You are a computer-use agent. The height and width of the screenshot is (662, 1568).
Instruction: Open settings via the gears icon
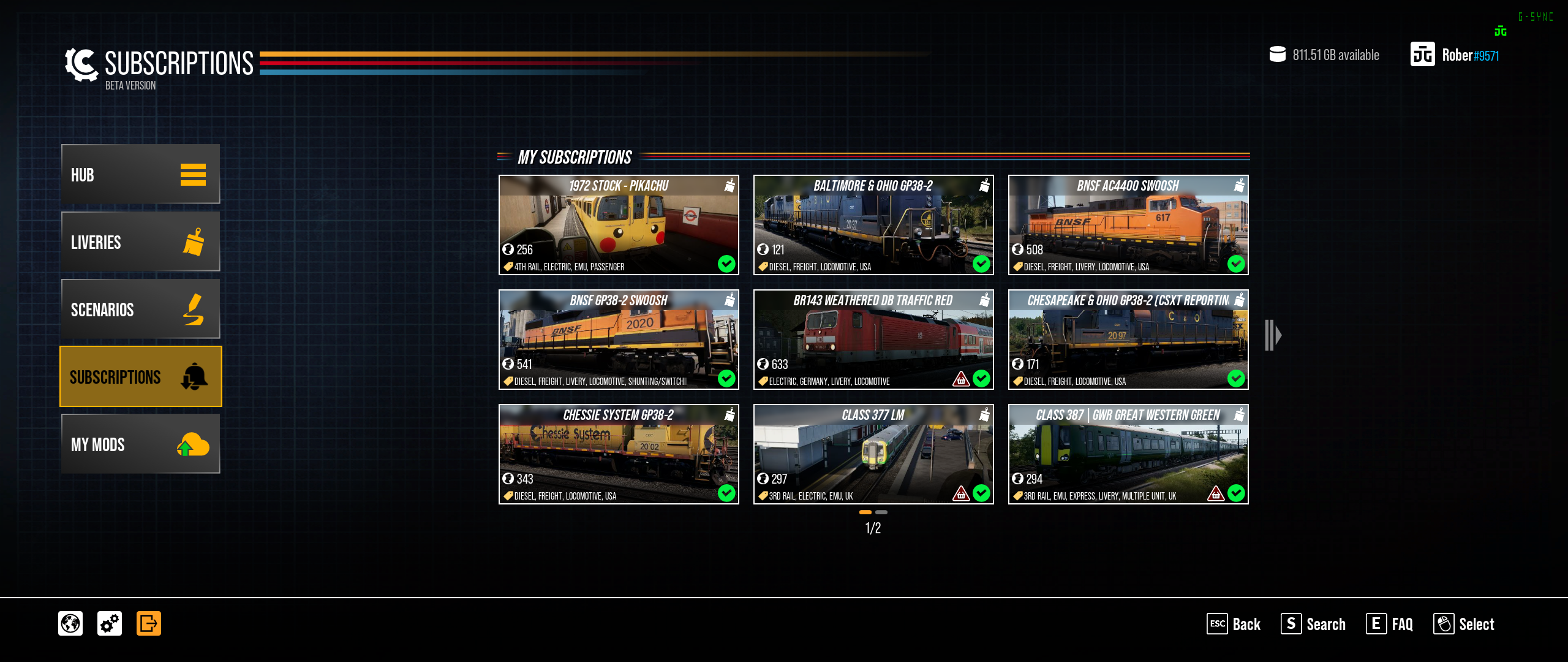click(110, 623)
